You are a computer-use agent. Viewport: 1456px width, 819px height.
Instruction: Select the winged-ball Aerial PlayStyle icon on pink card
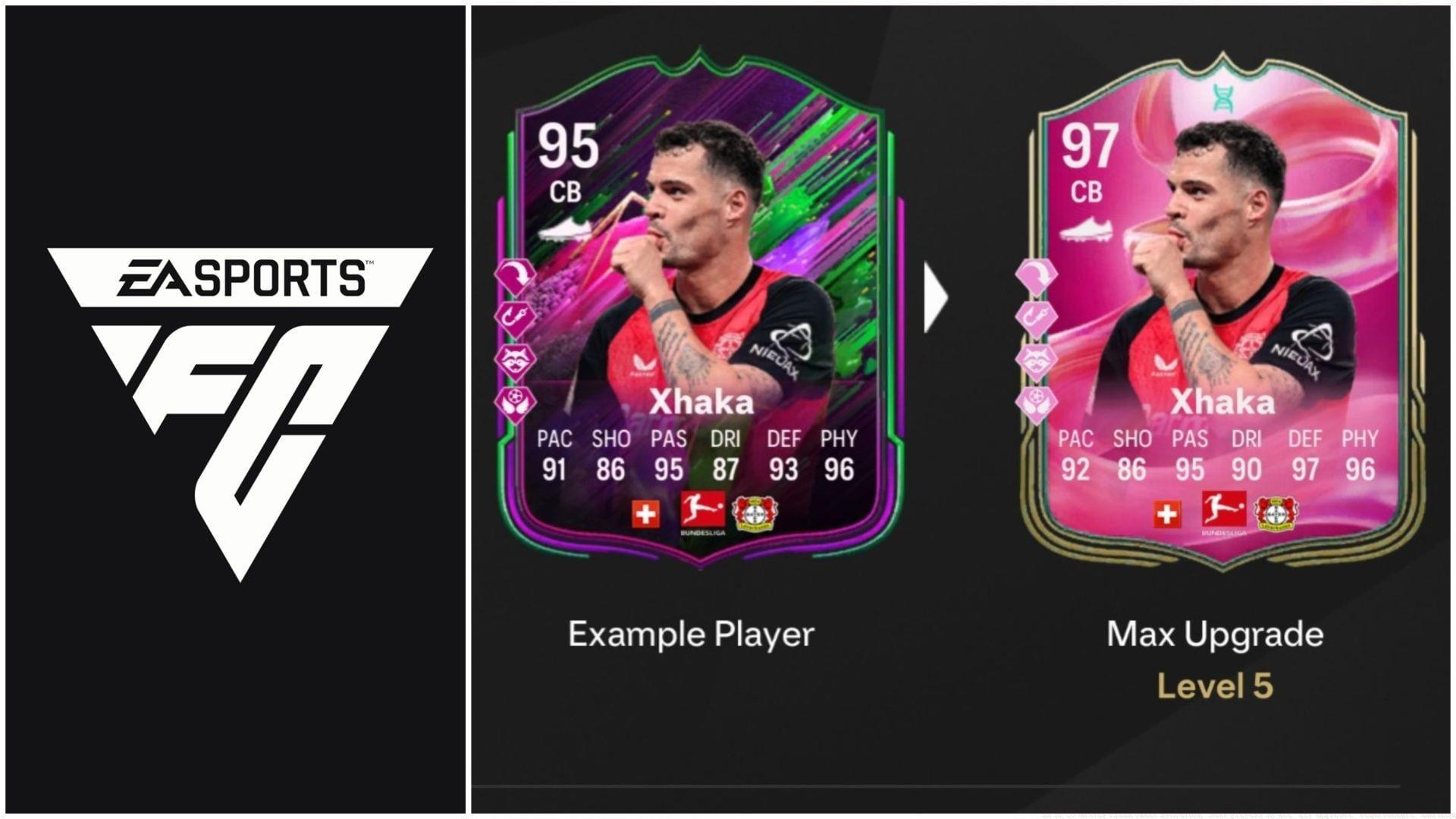click(1037, 396)
